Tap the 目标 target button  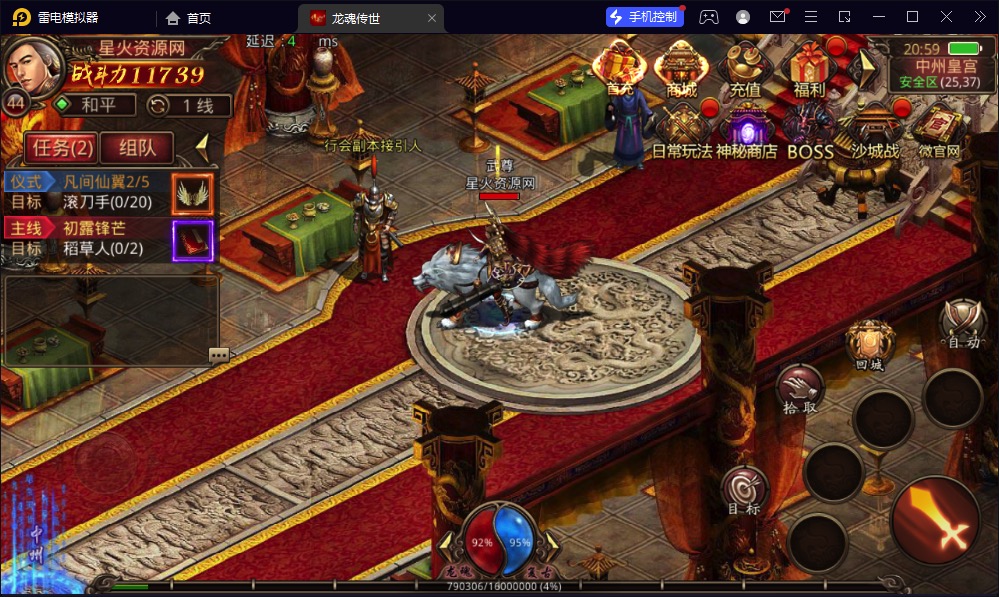tap(744, 491)
